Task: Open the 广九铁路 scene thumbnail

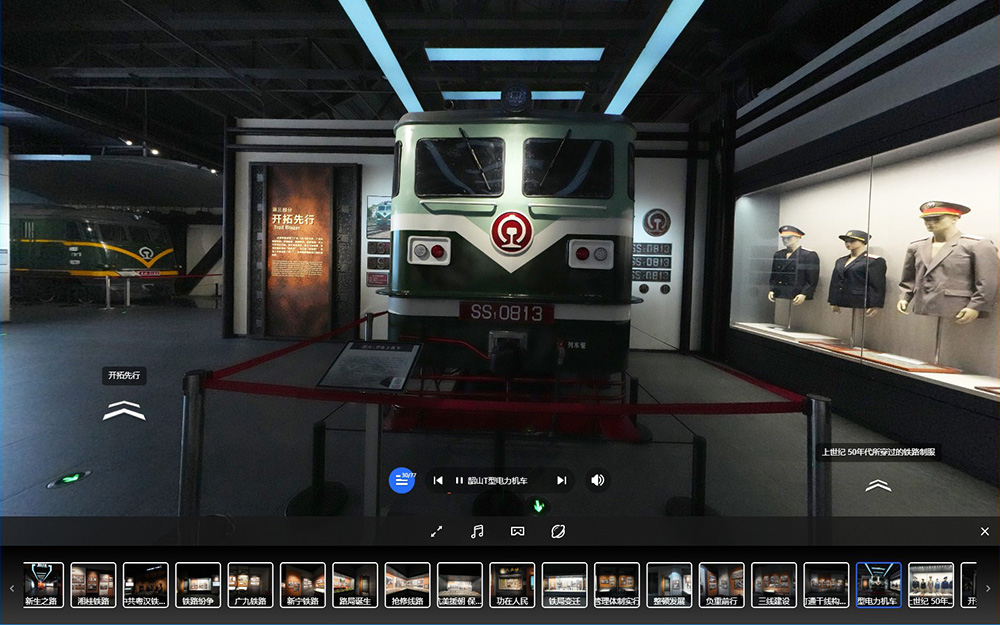Action: coord(250,585)
